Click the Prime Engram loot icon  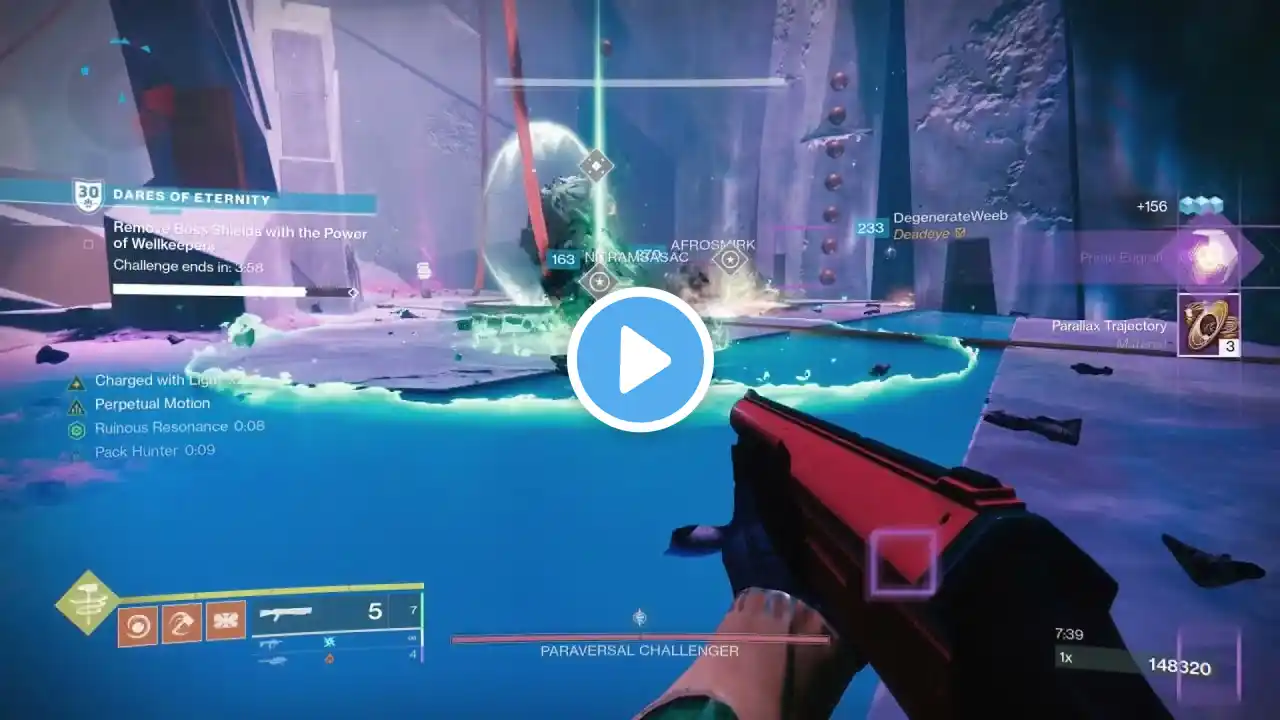pos(1209,258)
